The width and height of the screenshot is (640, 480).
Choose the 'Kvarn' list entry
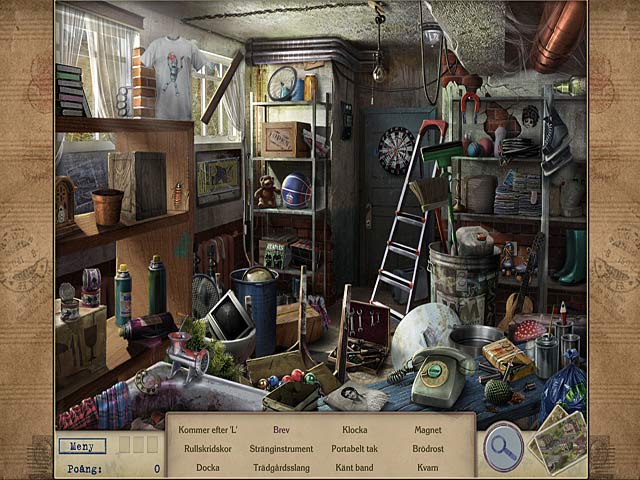click(x=428, y=468)
